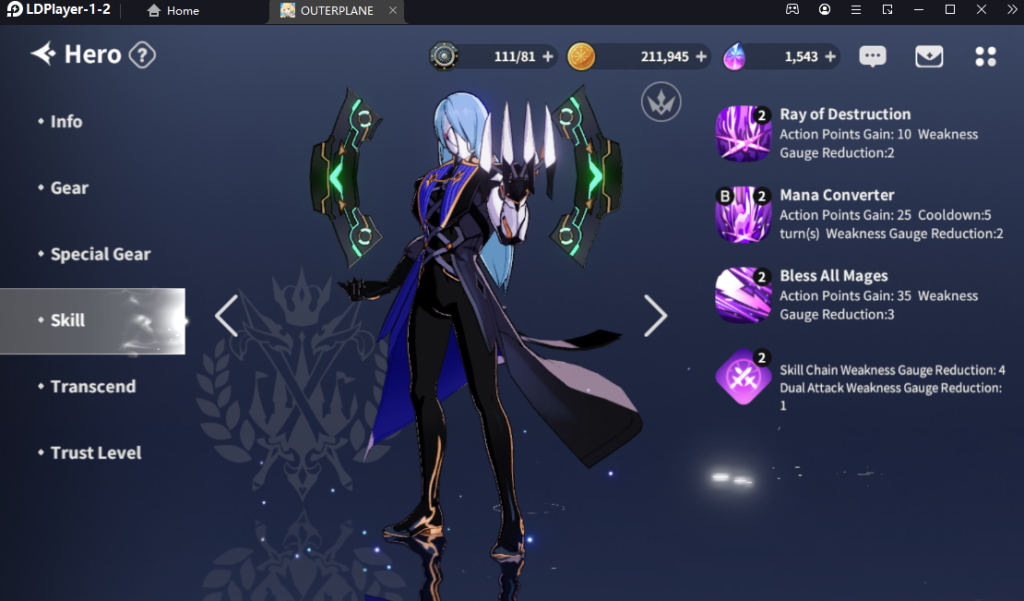Screen dimensions: 1024x601
Task: Open the mailbox envelope icon
Action: (x=929, y=57)
